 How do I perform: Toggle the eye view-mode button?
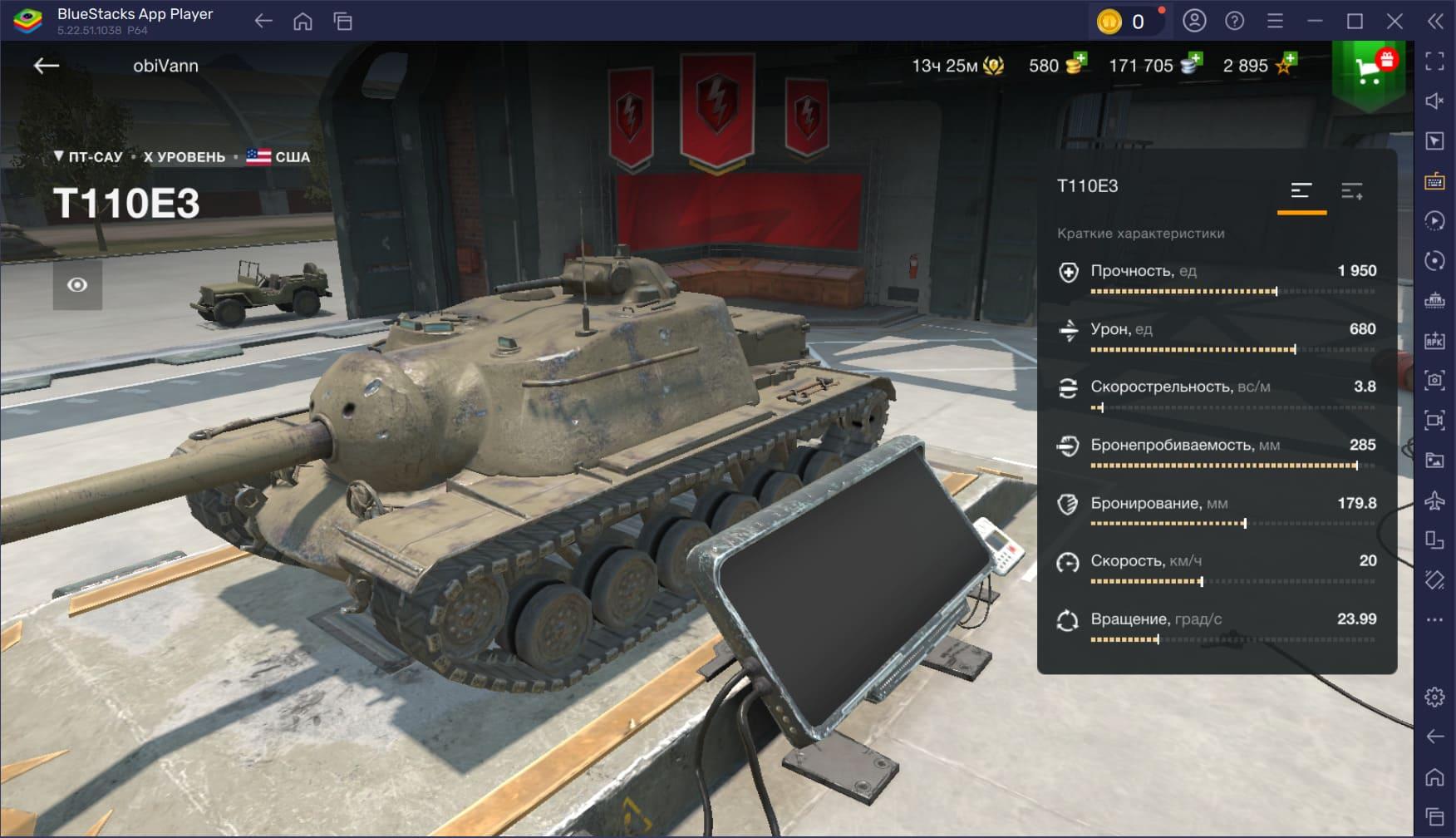click(77, 285)
